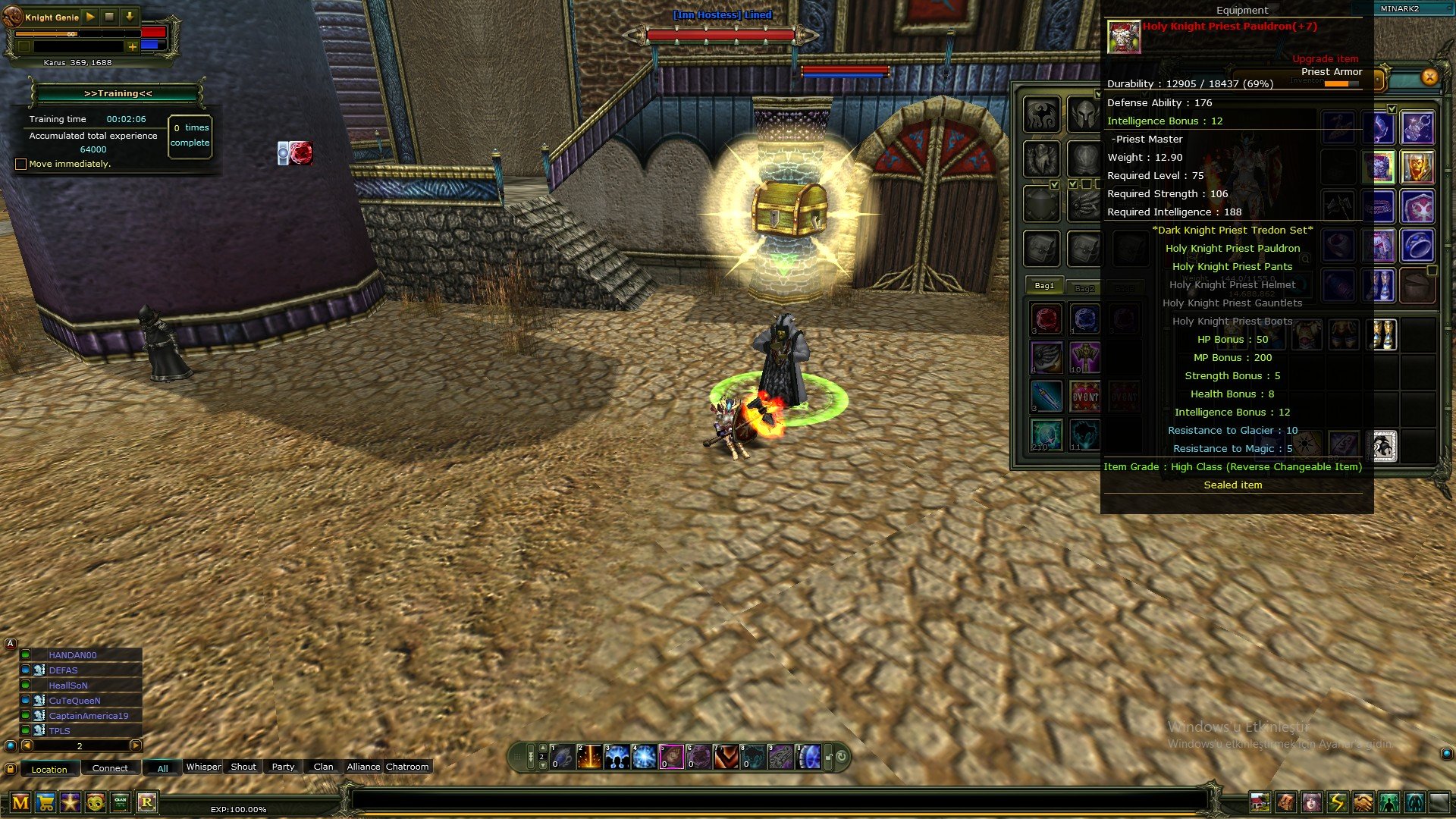Switch chat filter to Whisper
This screenshot has width=1456, height=819.
pyautogui.click(x=203, y=767)
